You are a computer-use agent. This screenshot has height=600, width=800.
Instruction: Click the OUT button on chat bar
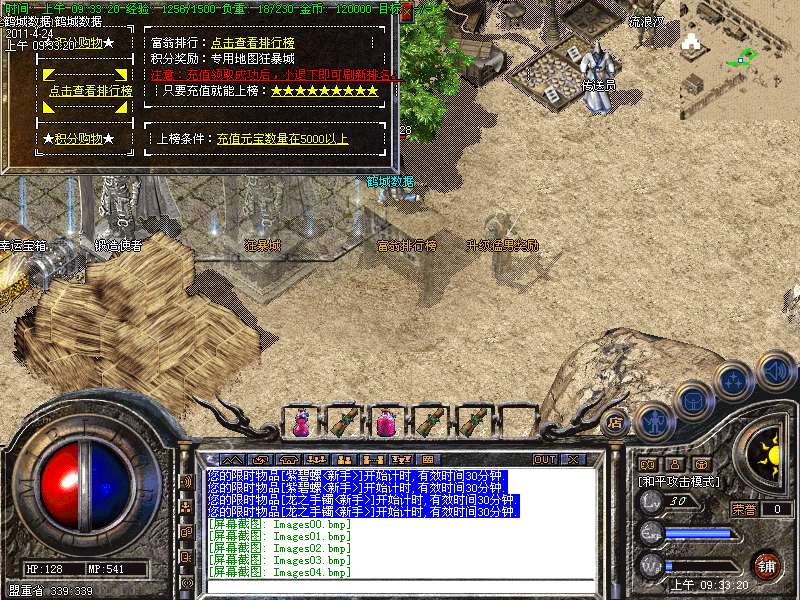tap(545, 459)
